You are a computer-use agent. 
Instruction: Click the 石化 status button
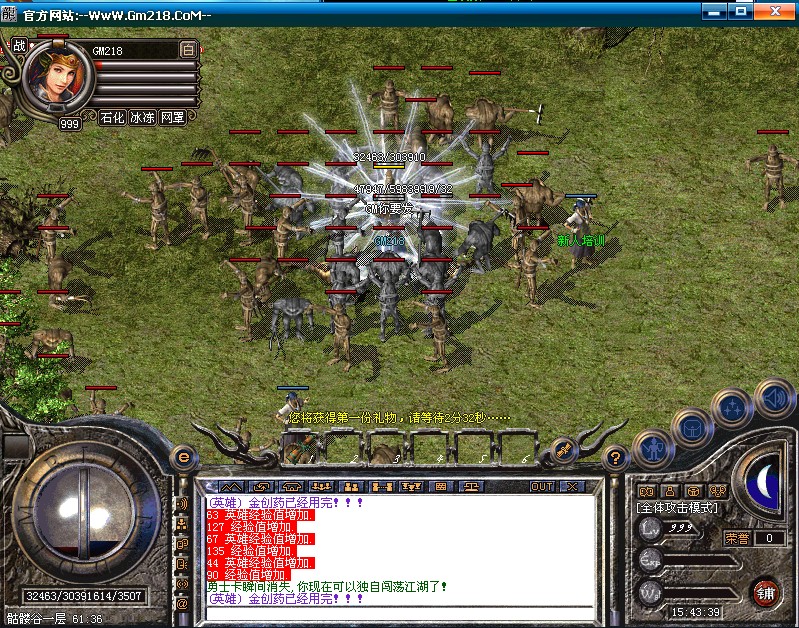[x=112, y=117]
